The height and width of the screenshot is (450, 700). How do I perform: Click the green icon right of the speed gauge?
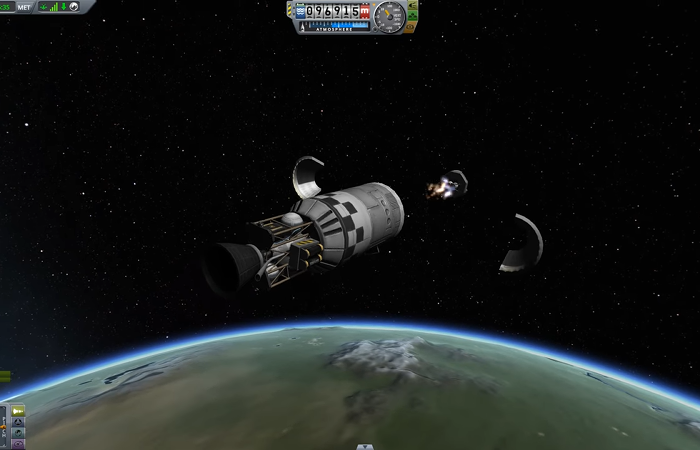coord(412,9)
